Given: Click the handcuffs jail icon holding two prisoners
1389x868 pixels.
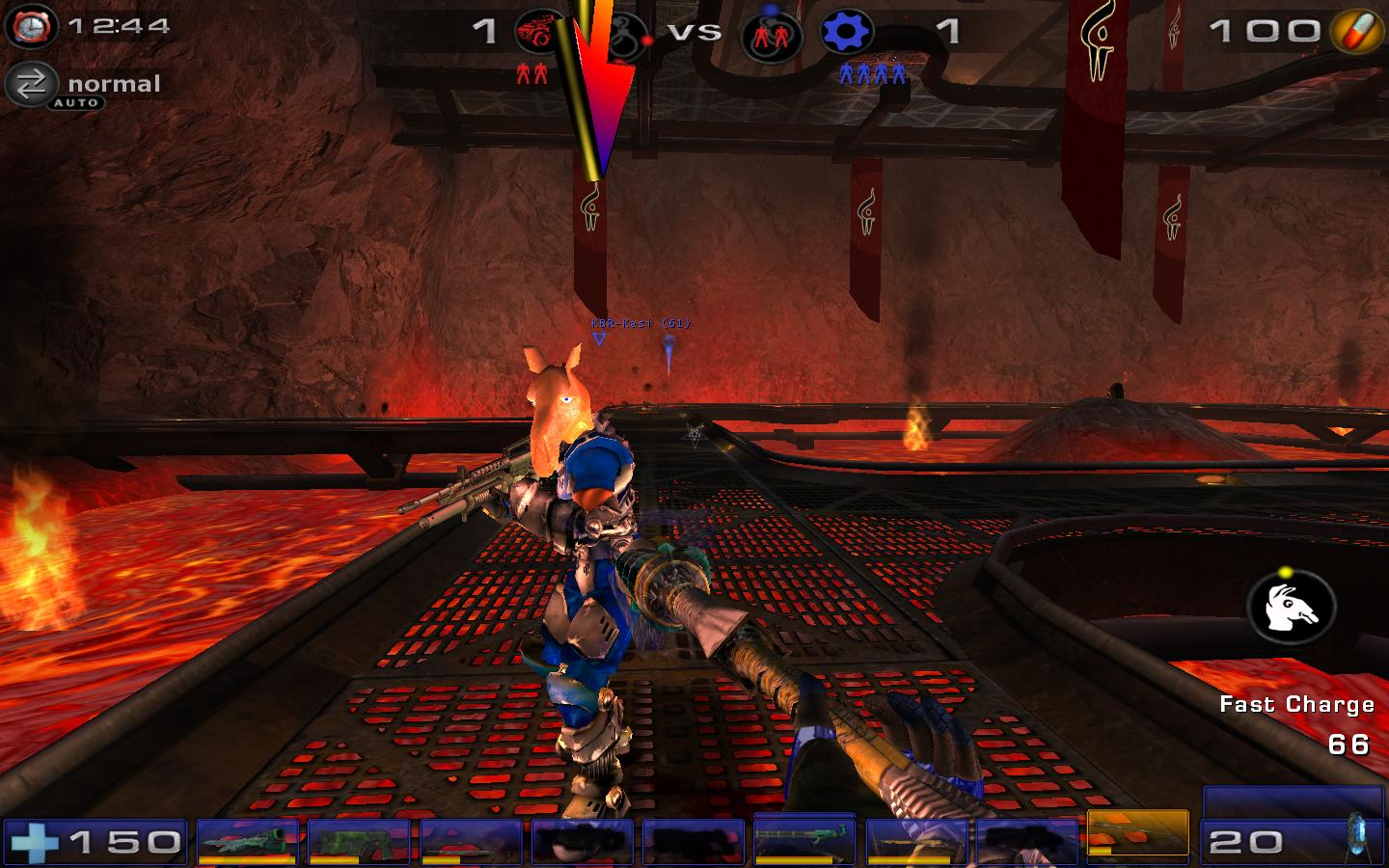Looking at the screenshot, I should coord(771,35).
